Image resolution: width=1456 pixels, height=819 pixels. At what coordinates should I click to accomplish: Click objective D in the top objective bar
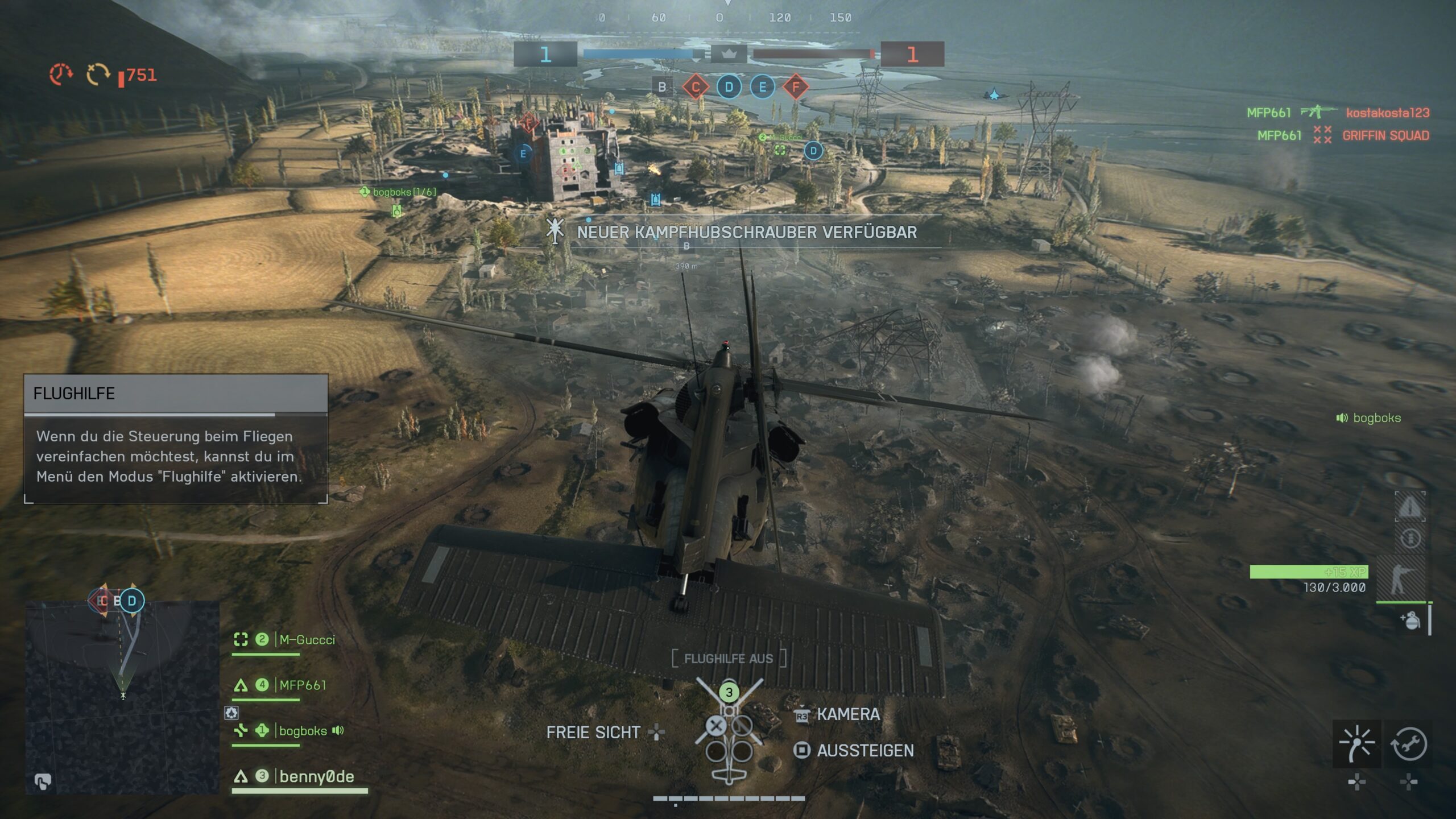tap(729, 88)
